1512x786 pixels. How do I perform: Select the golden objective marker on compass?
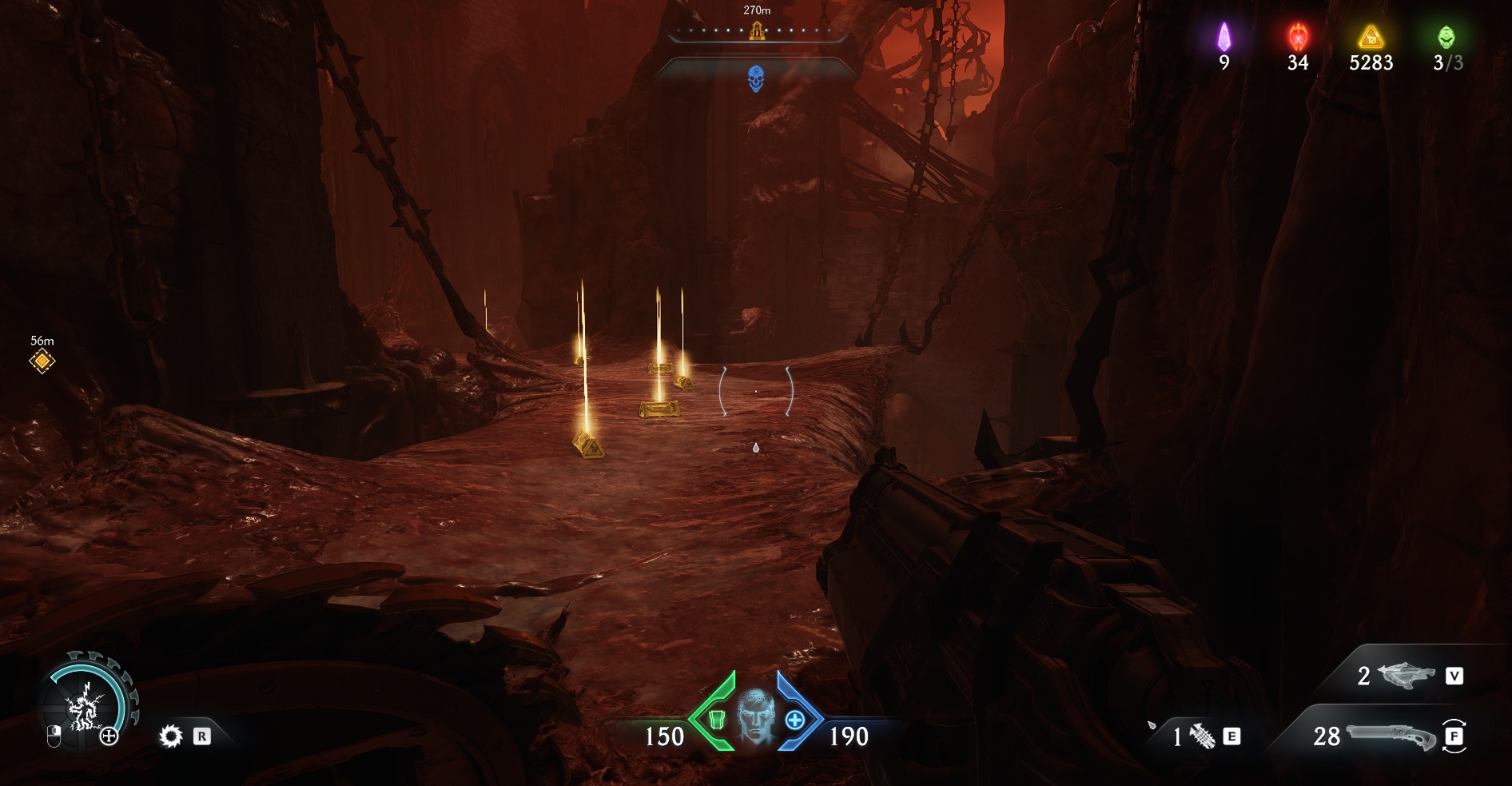click(757, 31)
